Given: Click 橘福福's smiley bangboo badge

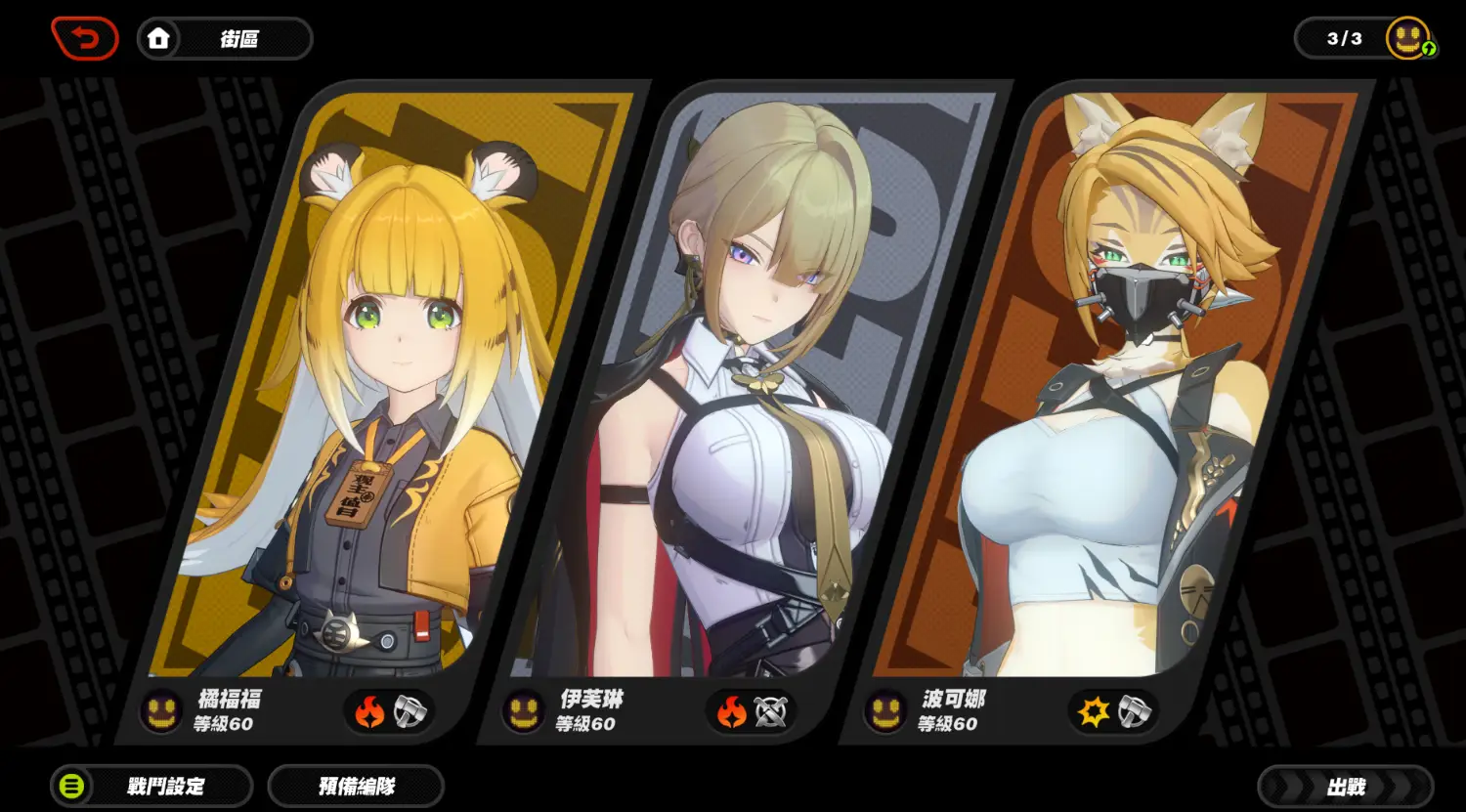Looking at the screenshot, I should [162, 711].
